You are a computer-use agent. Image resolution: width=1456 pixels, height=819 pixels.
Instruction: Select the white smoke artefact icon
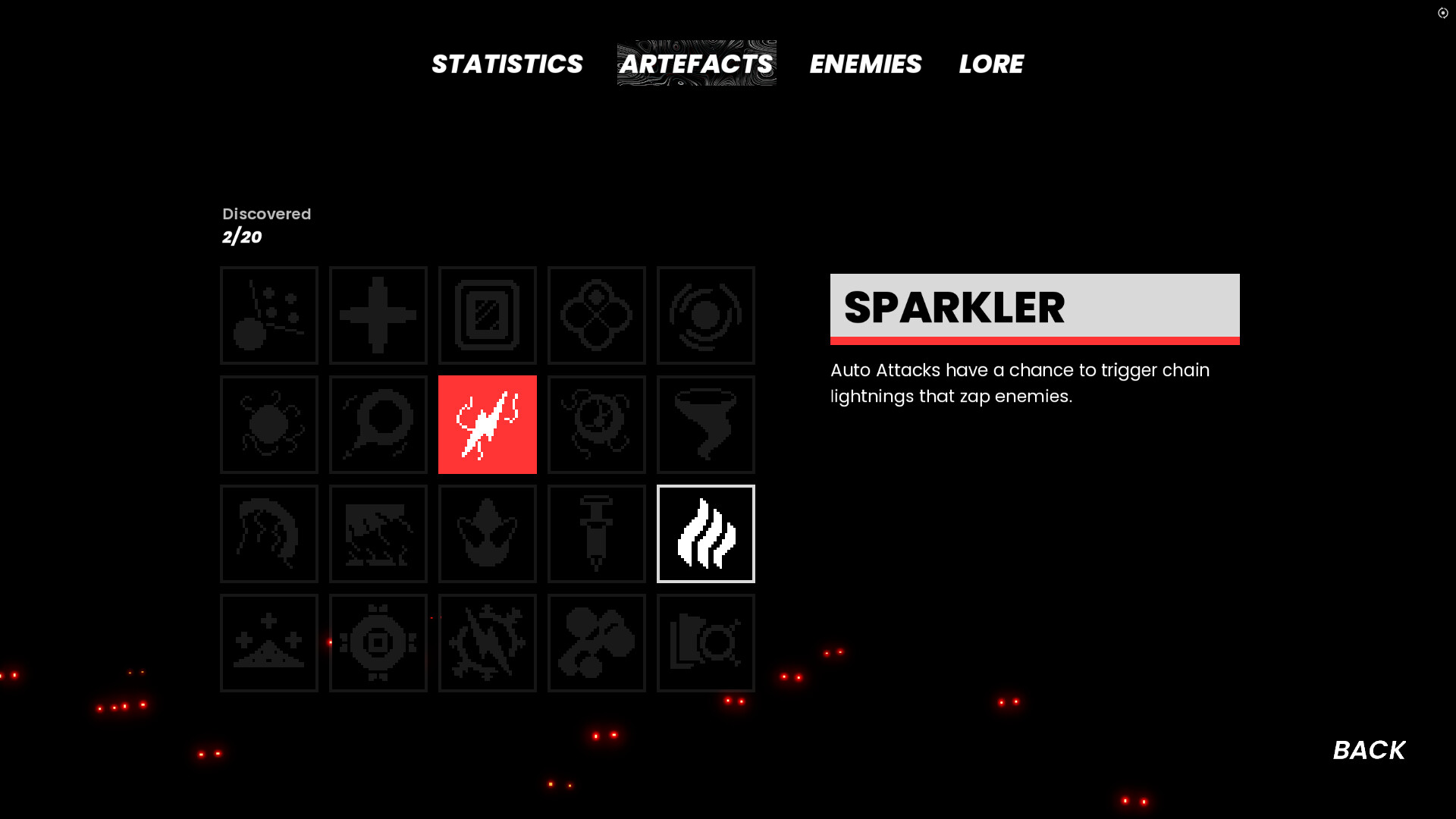coord(705,533)
